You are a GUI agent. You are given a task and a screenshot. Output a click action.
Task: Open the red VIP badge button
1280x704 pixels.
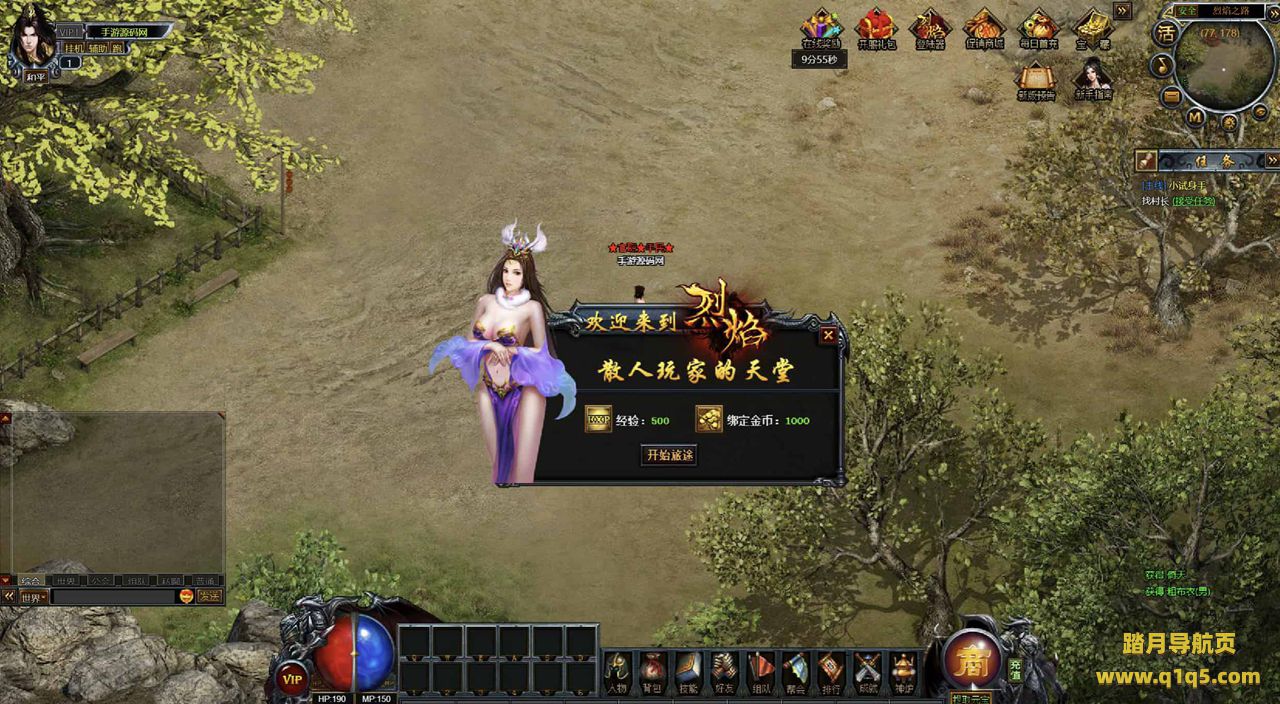point(292,677)
